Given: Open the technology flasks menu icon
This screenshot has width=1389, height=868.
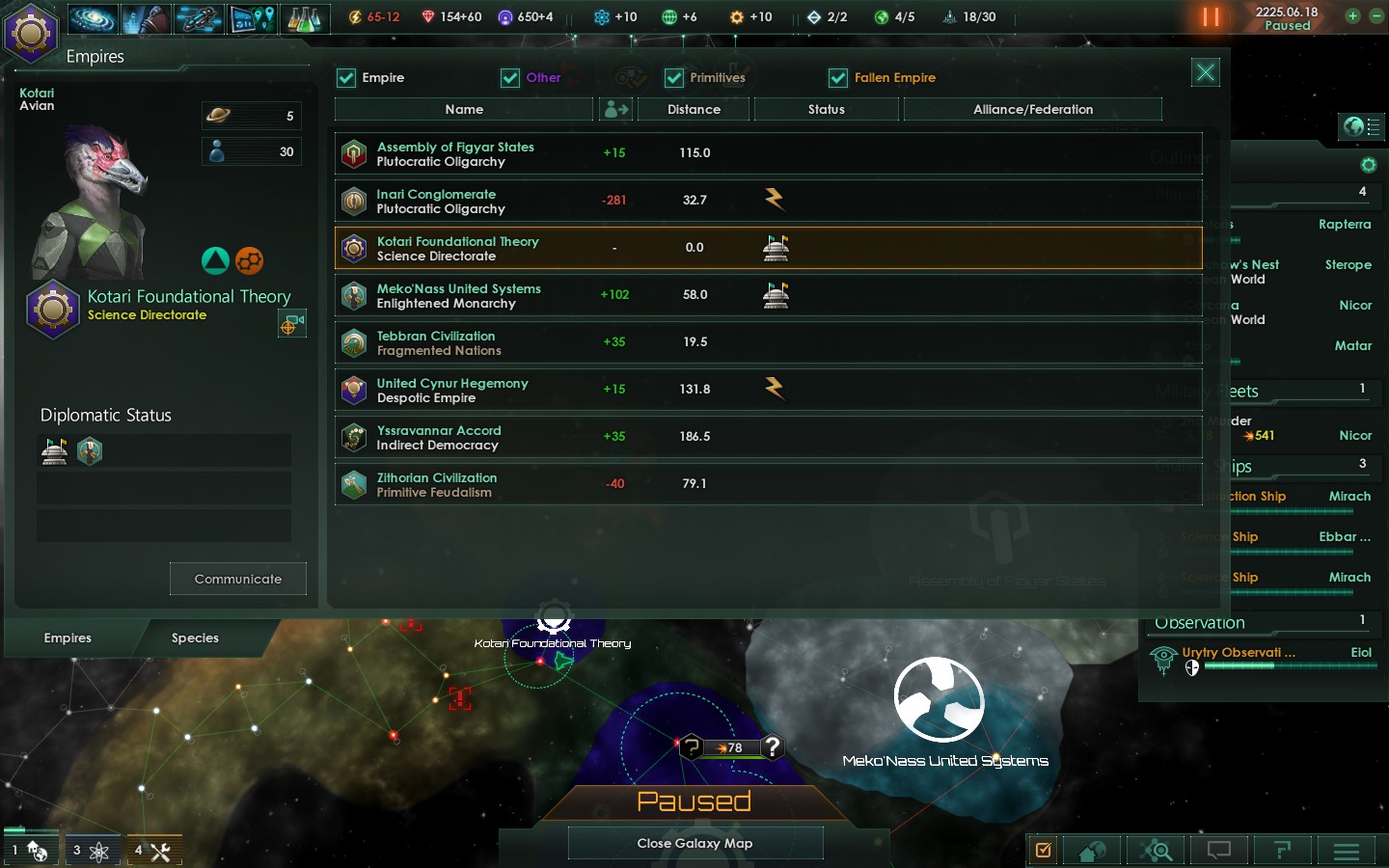Looking at the screenshot, I should pos(304,17).
